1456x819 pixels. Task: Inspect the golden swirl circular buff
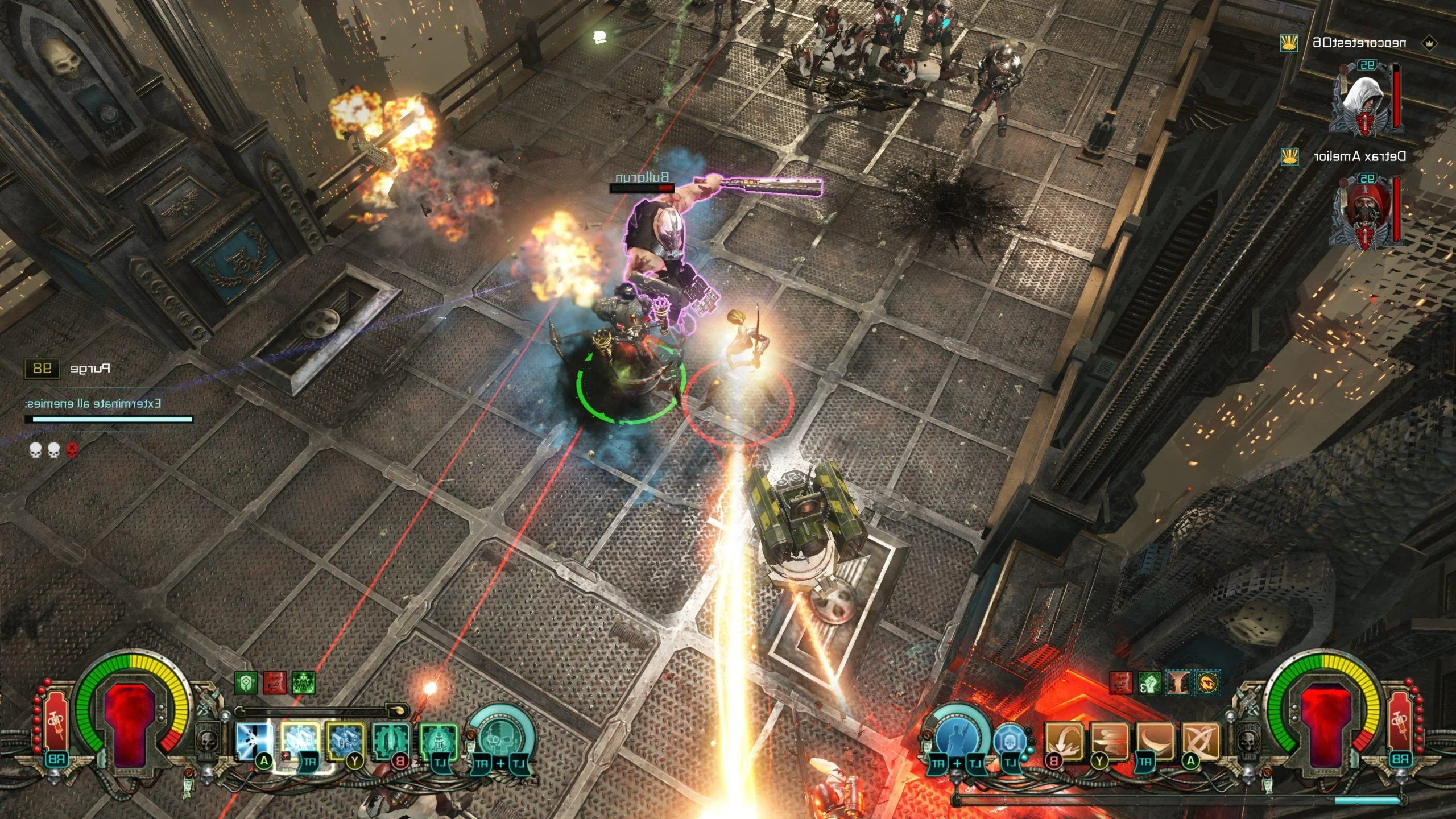click(1206, 683)
